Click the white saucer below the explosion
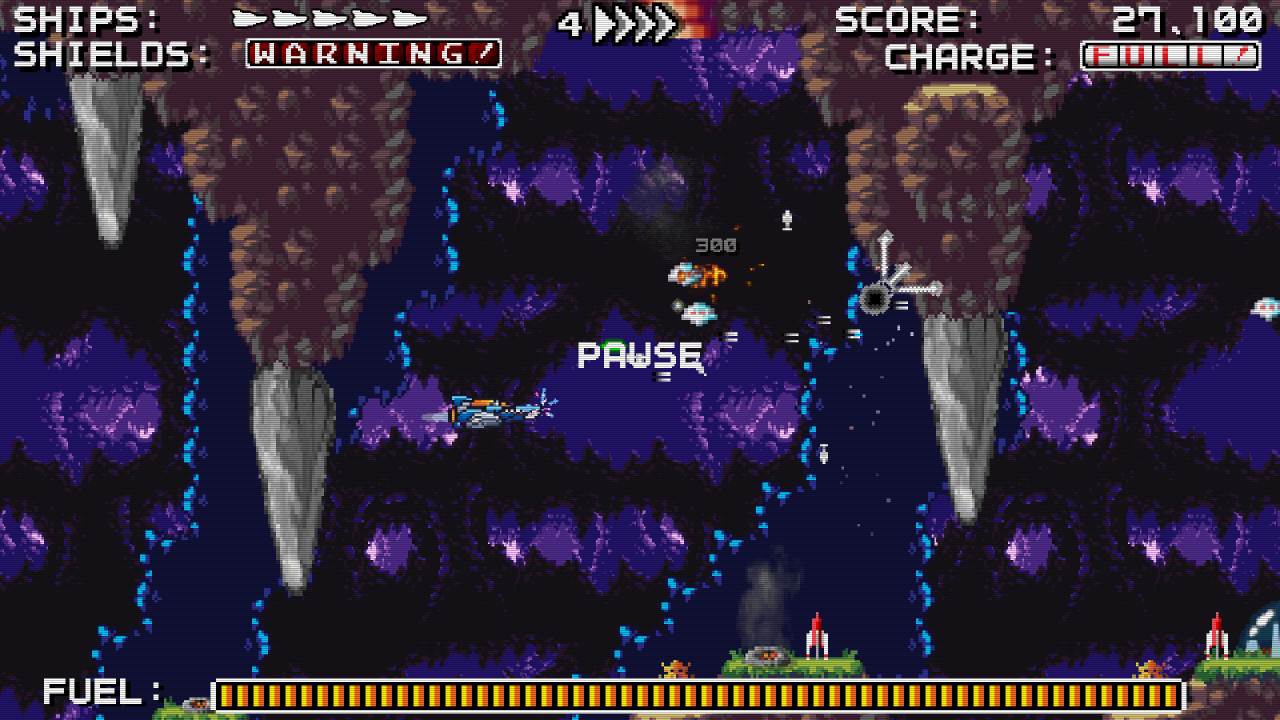Image resolution: width=1280 pixels, height=720 pixels. click(700, 311)
